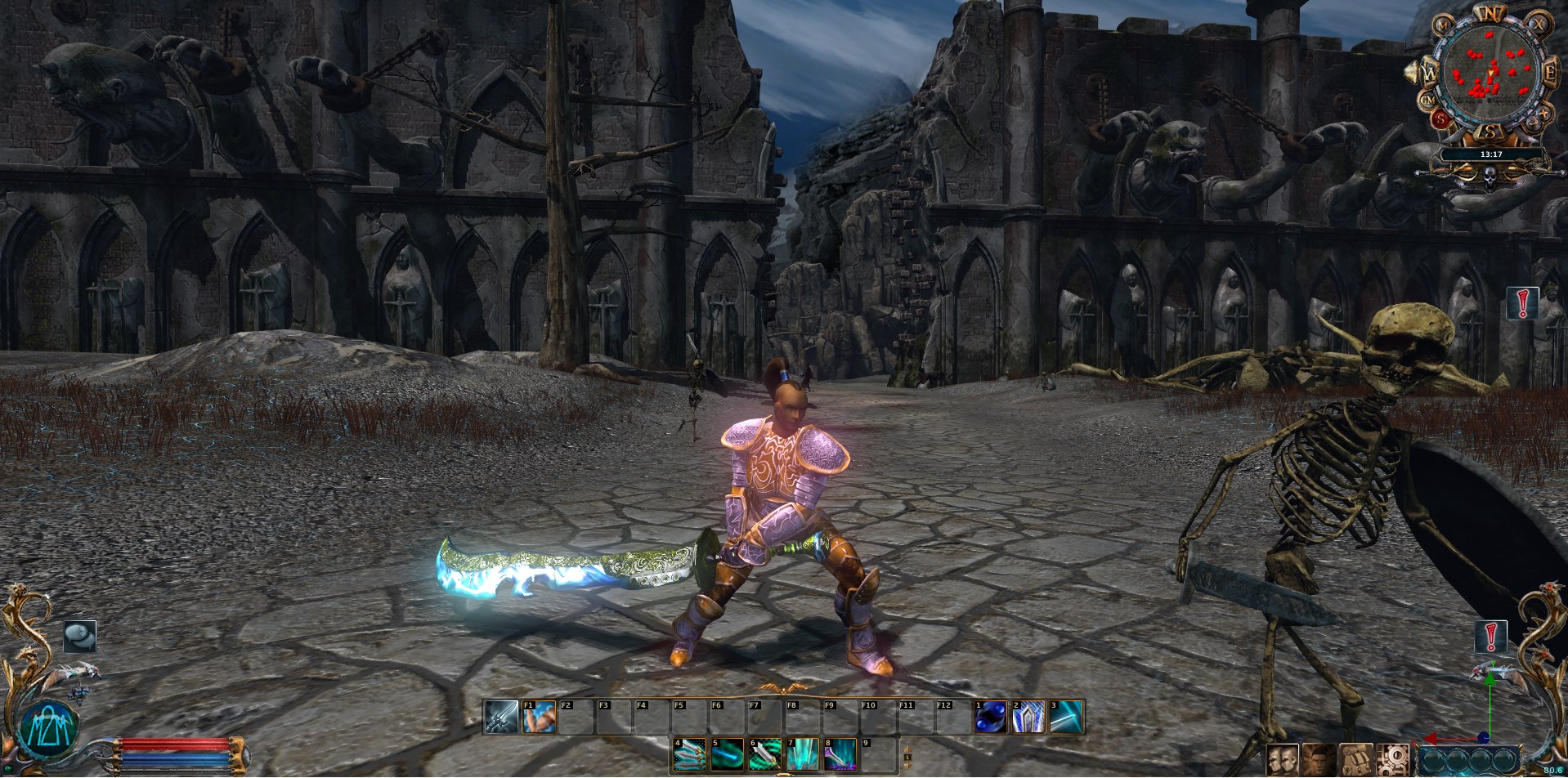Open the speech bubble chat icon
1568x778 pixels.
80,637
